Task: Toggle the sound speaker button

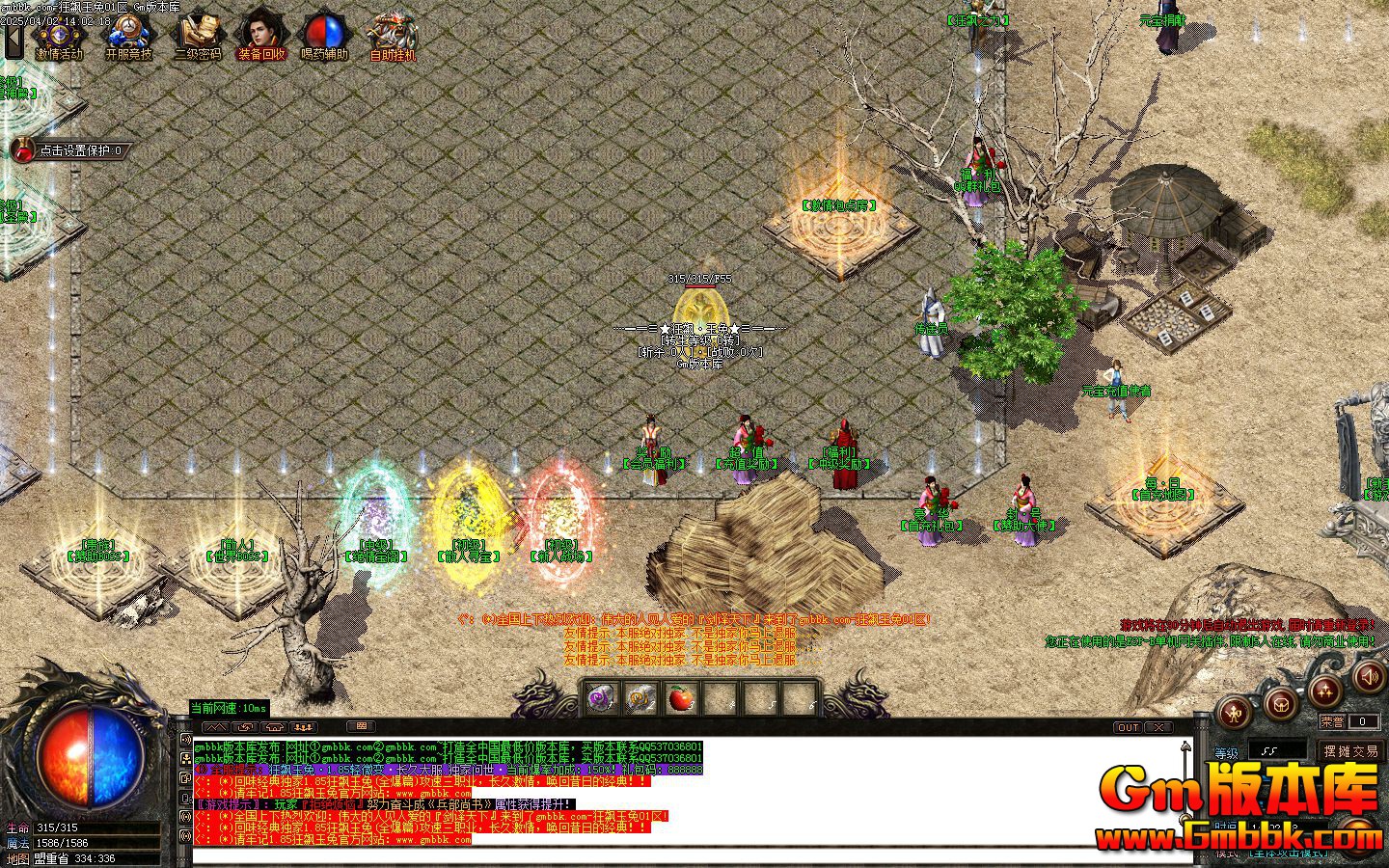Action: [x=1368, y=677]
